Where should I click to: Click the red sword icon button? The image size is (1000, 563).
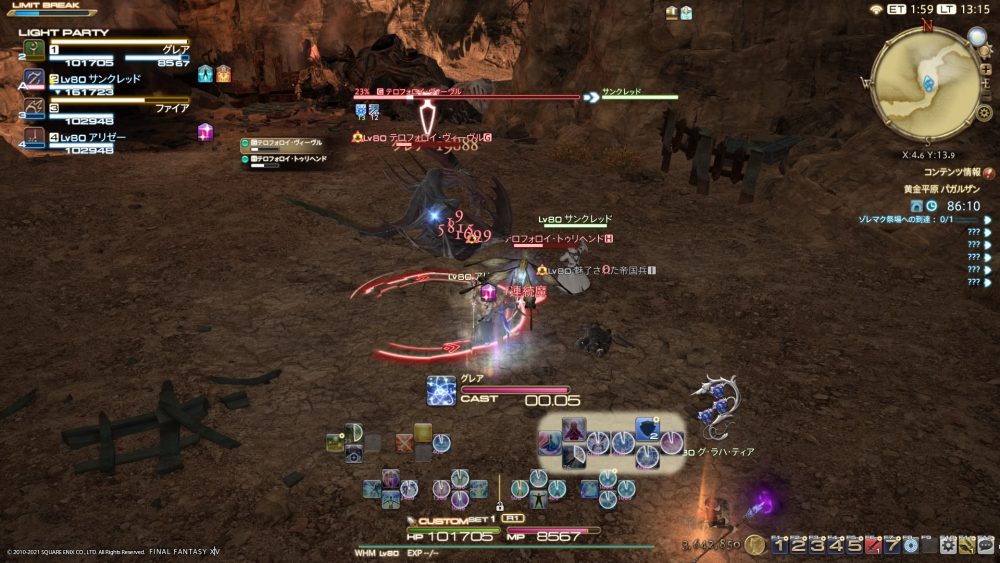[873, 546]
